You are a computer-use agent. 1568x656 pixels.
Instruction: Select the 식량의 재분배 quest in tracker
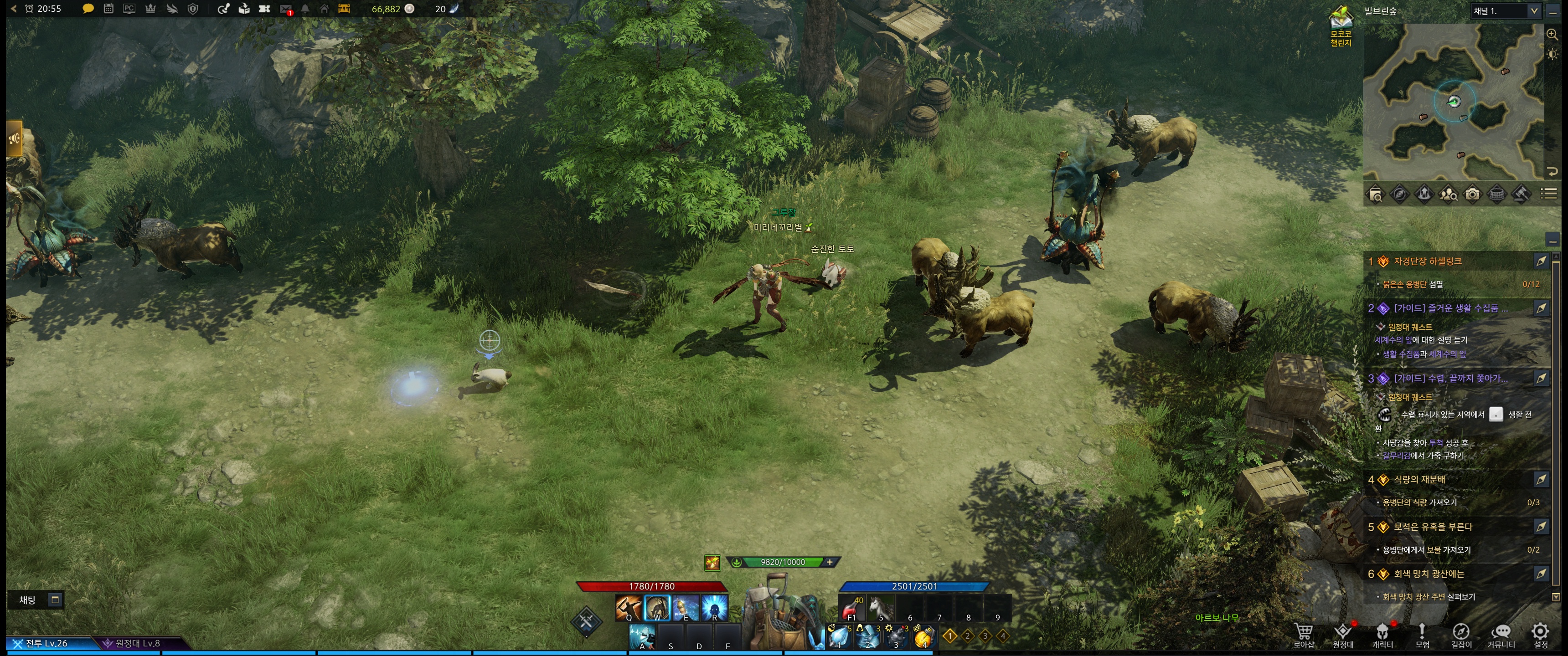tap(1419, 480)
